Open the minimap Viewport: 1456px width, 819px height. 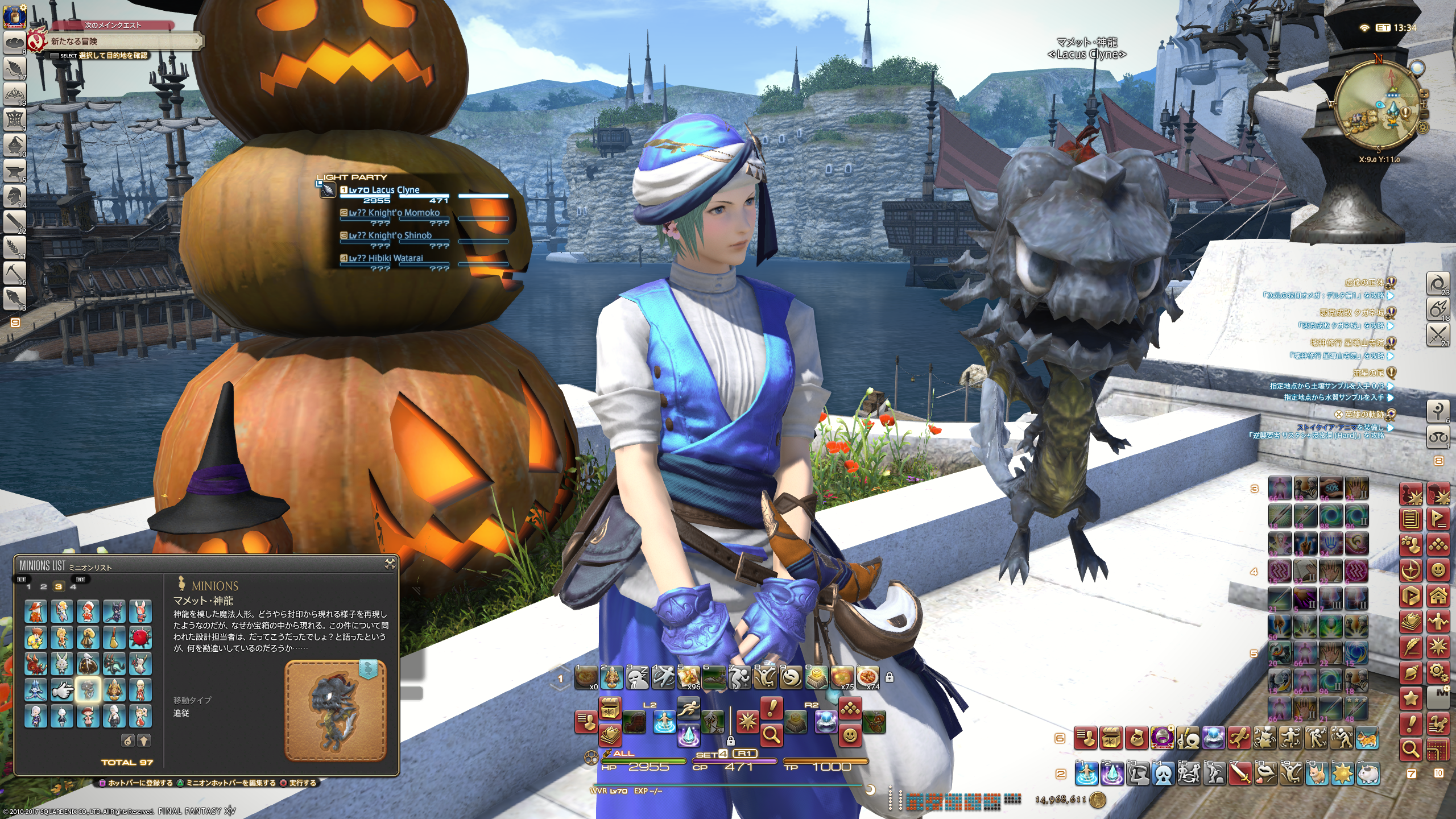click(1379, 106)
